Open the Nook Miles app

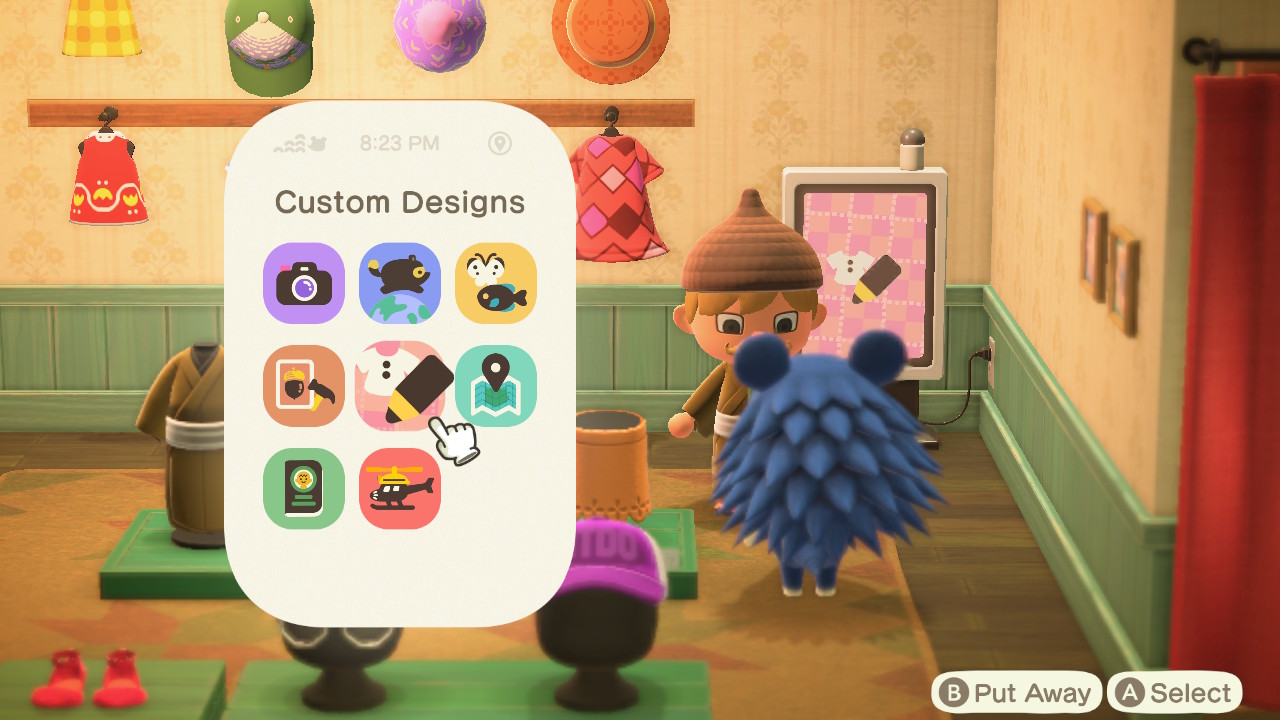coord(399,284)
